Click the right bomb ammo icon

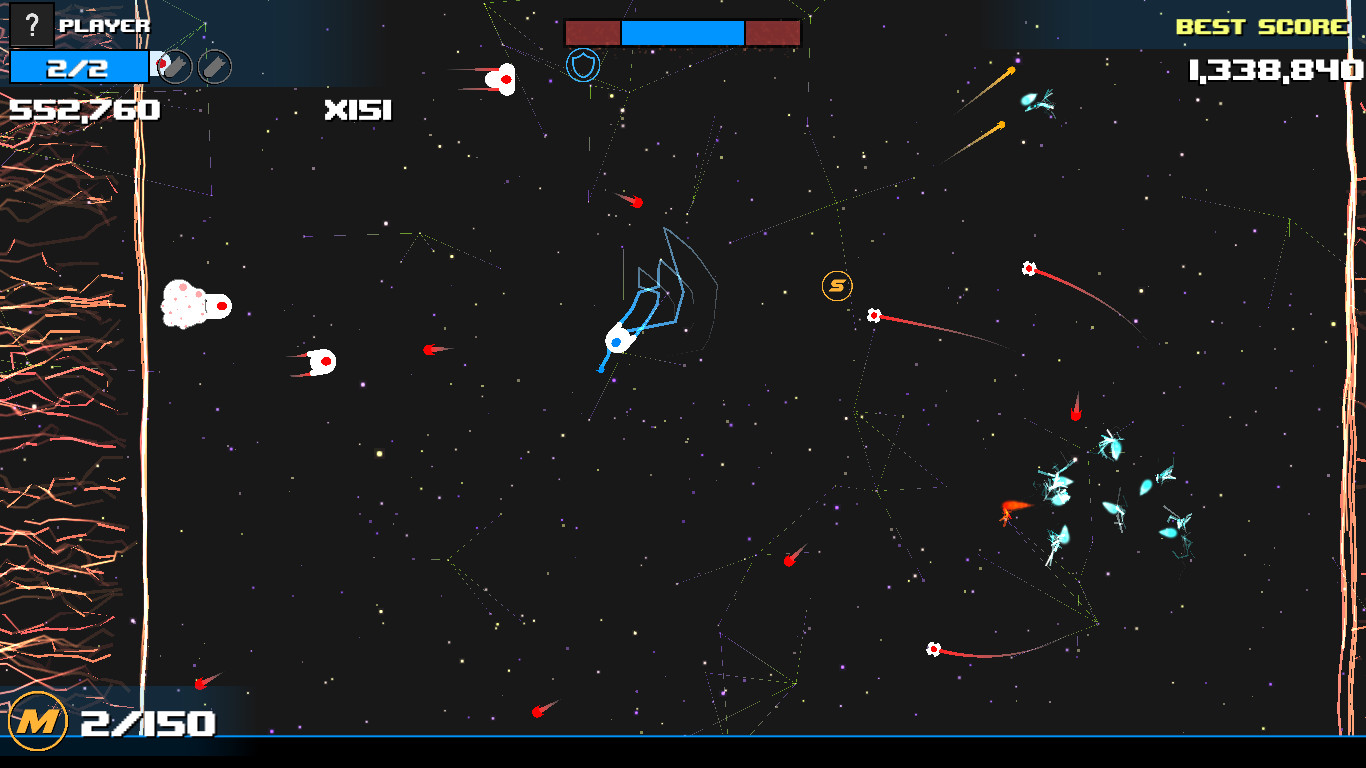coord(213,68)
